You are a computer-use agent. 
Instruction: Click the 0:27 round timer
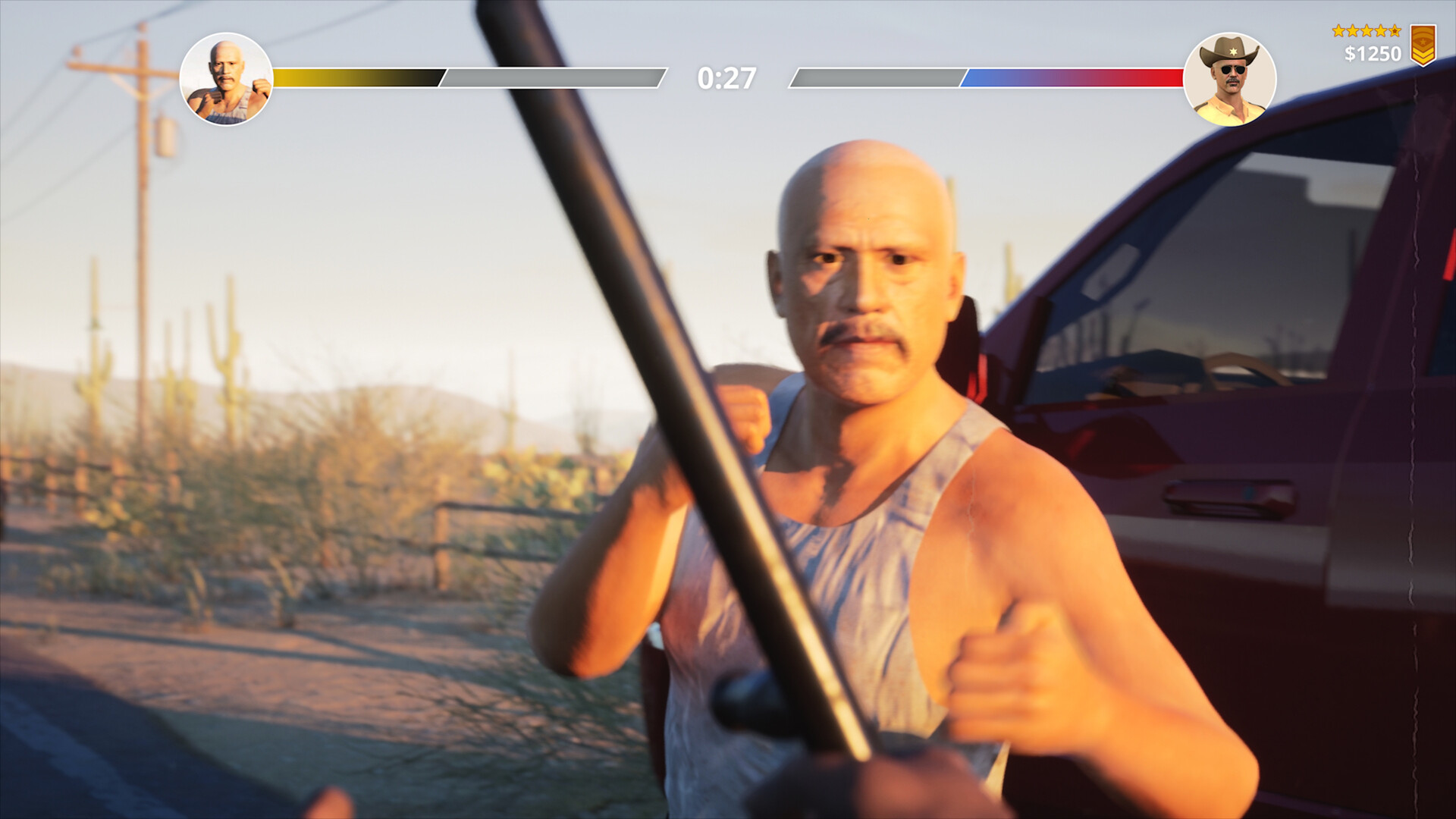tap(726, 76)
